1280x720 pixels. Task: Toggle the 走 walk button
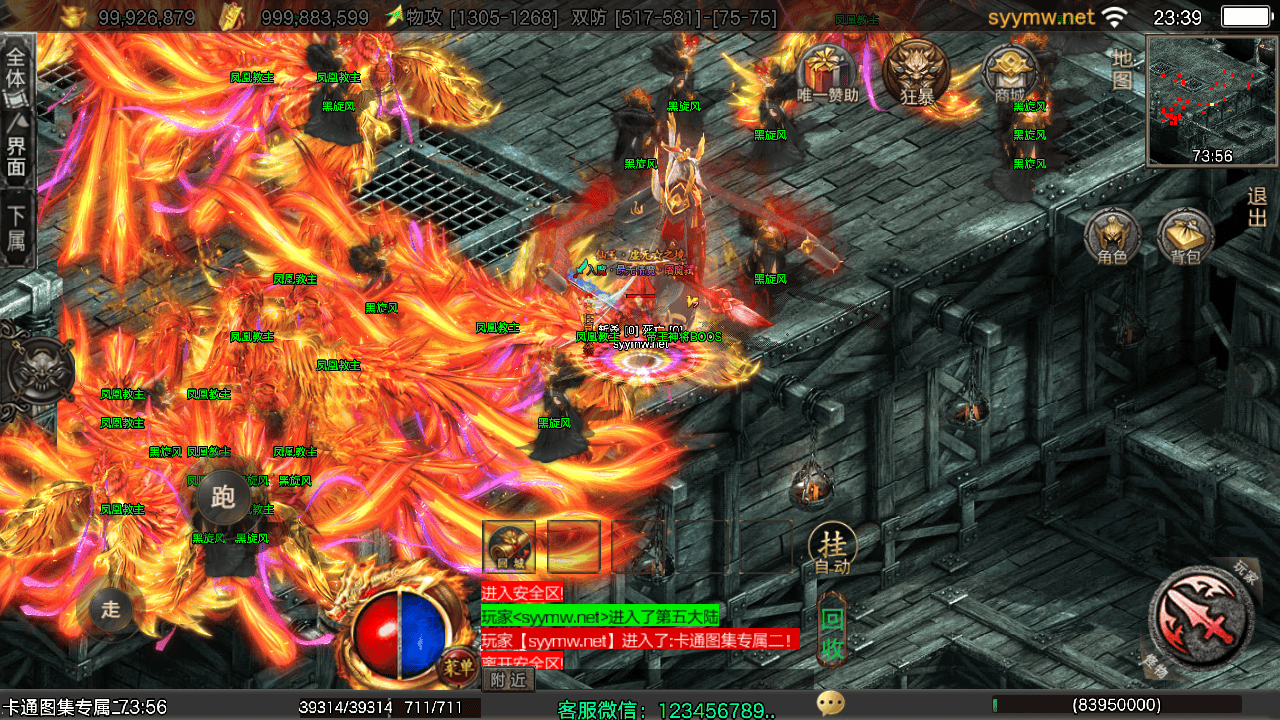pyautogui.click(x=111, y=609)
